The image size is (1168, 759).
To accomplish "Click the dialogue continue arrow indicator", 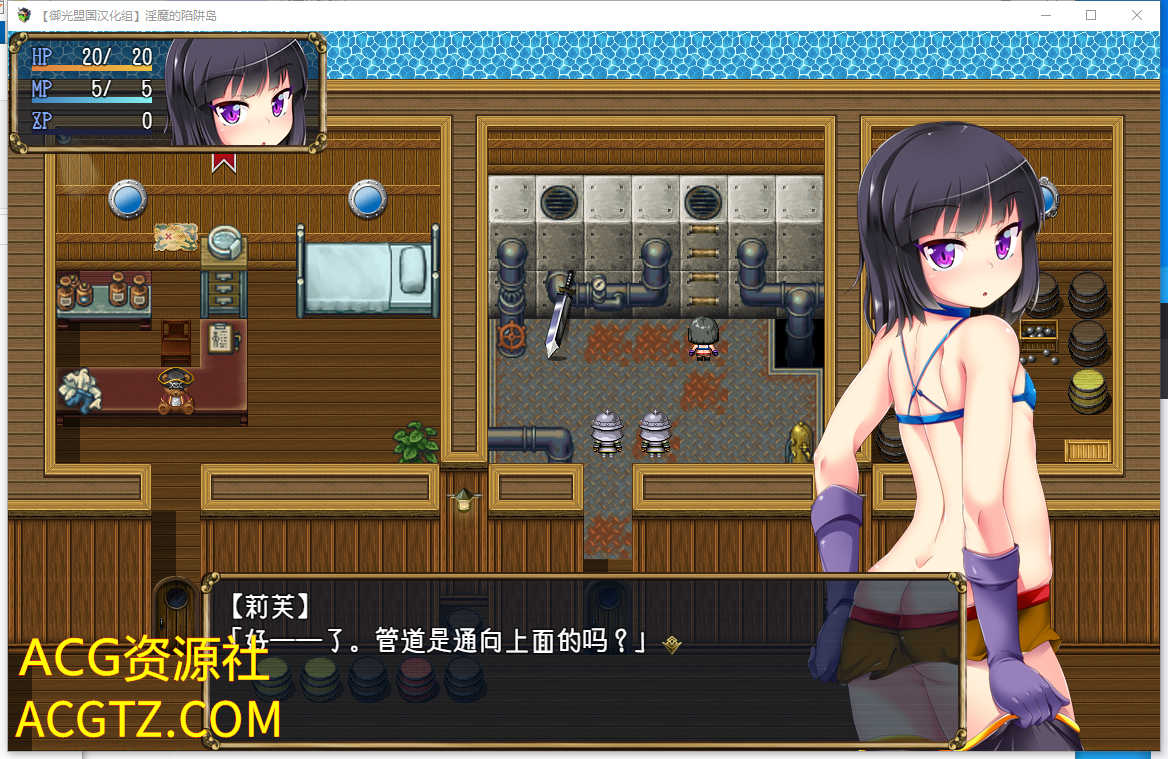I will point(672,645).
